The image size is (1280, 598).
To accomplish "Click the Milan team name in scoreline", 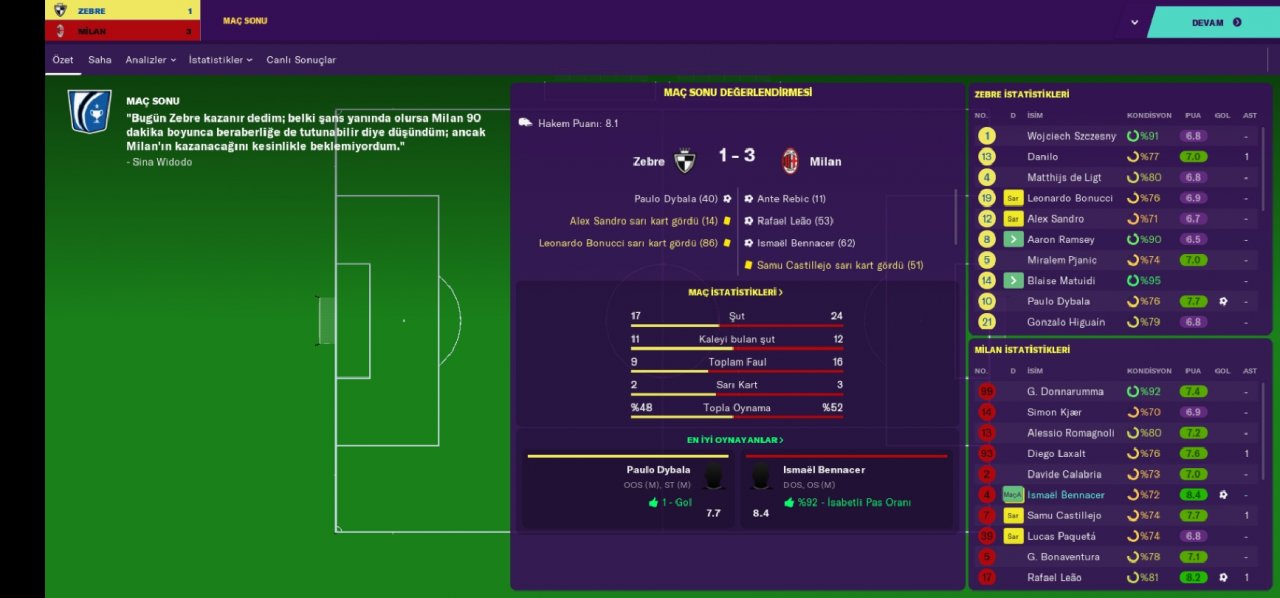I will click(x=825, y=161).
